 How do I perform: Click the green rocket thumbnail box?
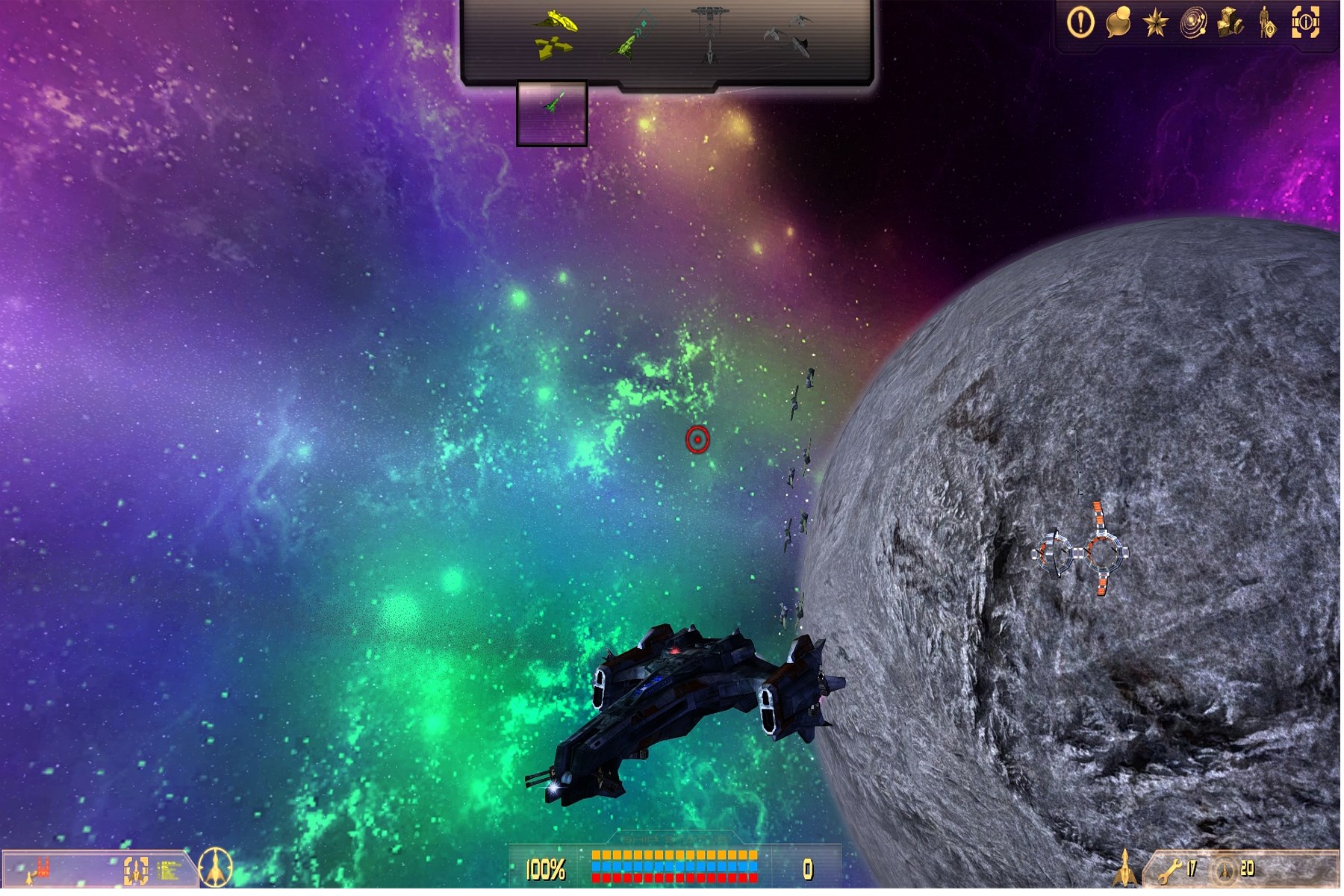click(552, 113)
